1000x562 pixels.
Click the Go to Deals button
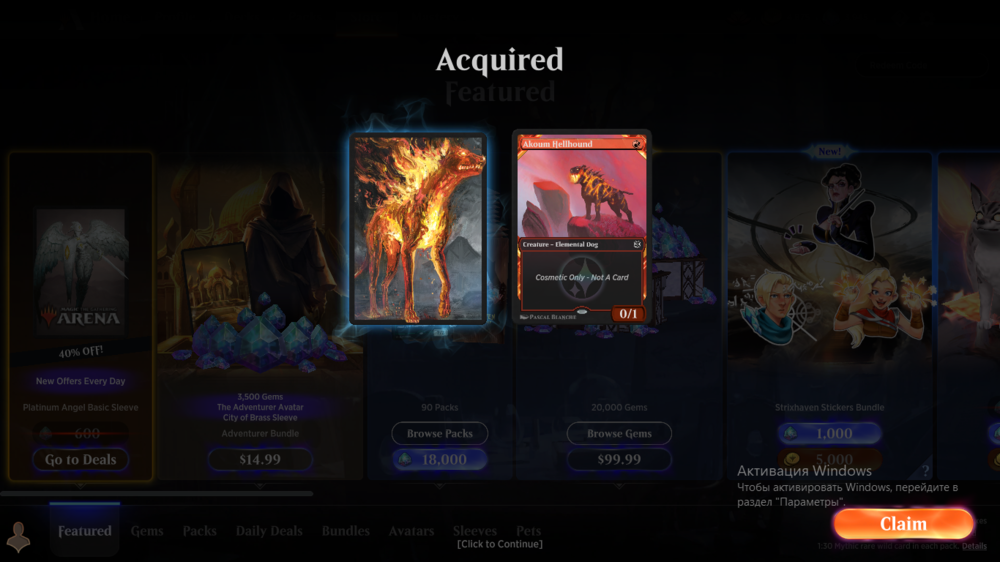[x=81, y=460]
